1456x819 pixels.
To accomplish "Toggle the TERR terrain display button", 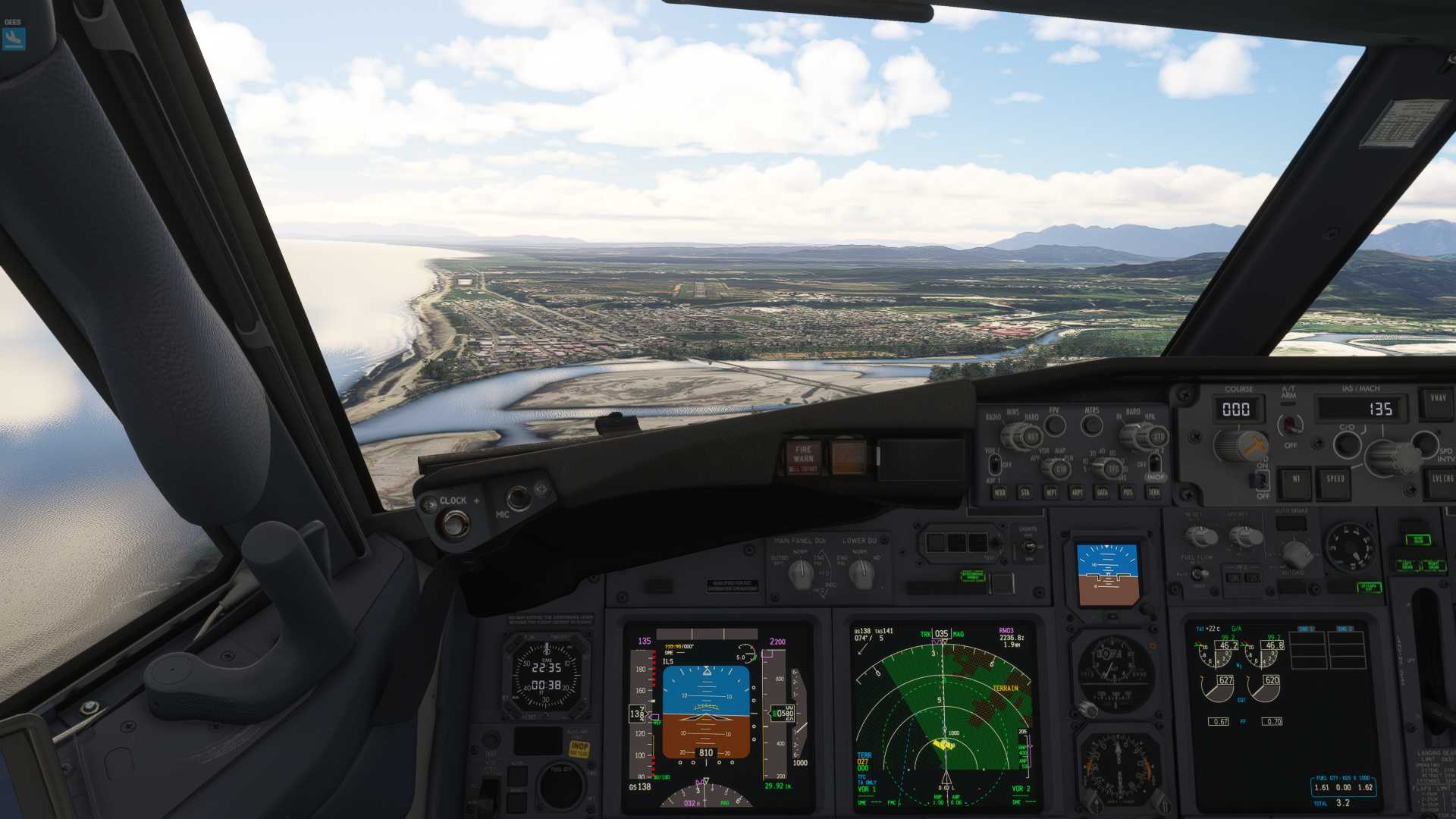I will tap(1154, 493).
